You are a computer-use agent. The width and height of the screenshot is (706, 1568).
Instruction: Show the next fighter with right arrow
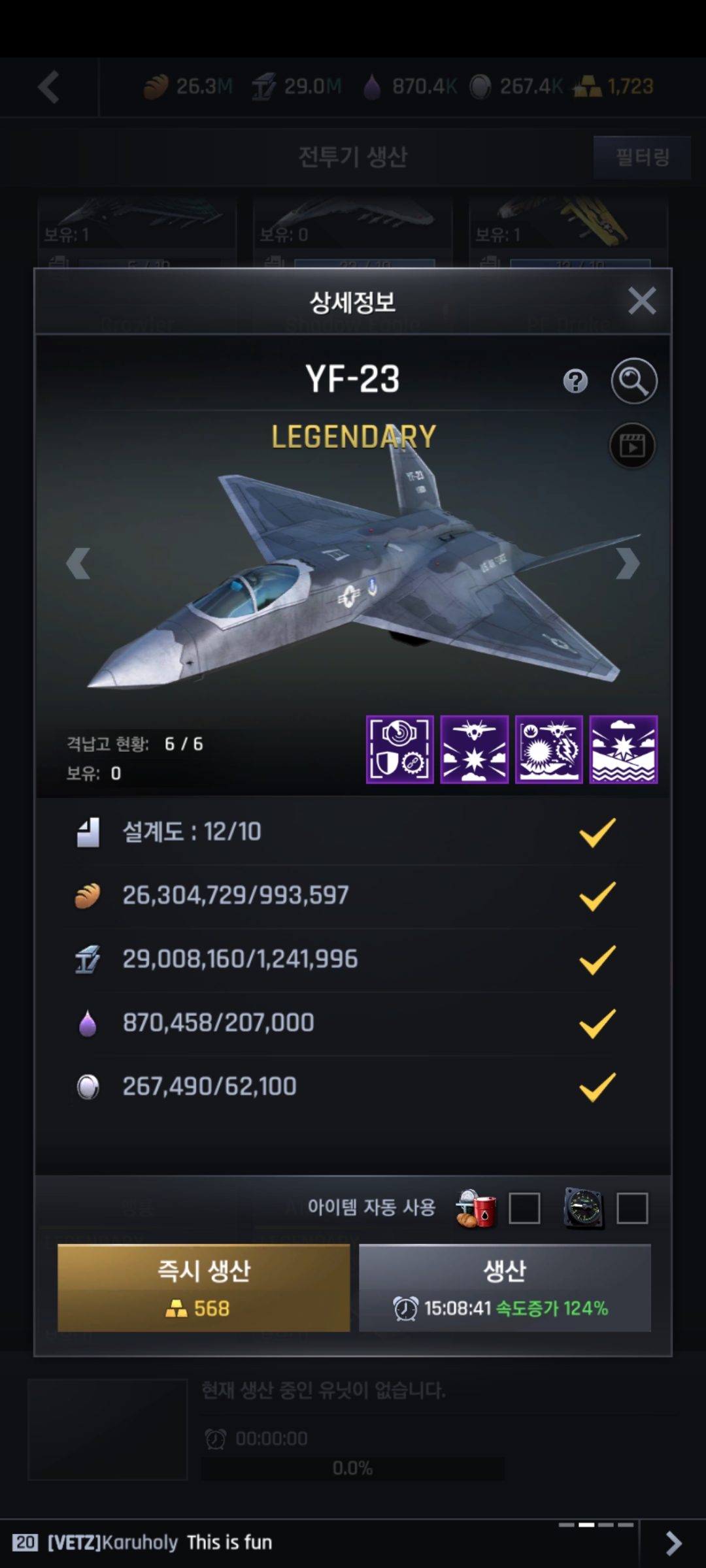627,563
